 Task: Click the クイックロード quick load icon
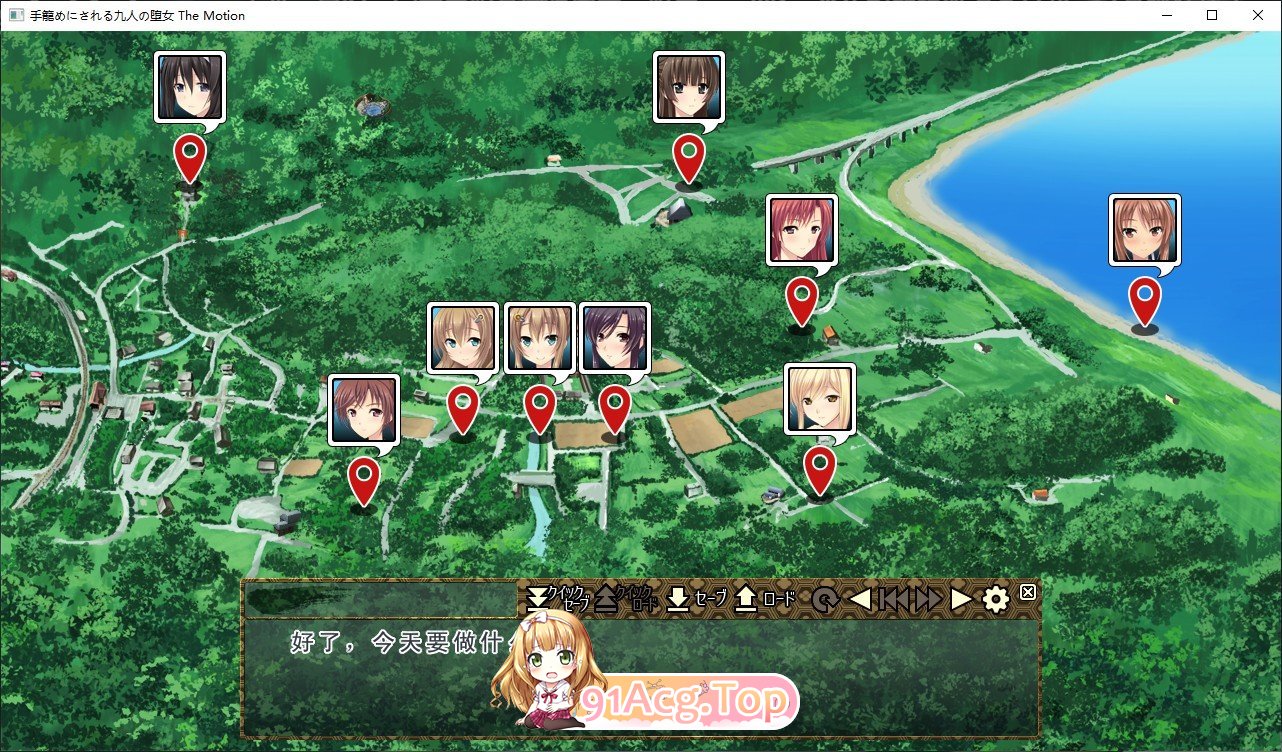coord(605,596)
